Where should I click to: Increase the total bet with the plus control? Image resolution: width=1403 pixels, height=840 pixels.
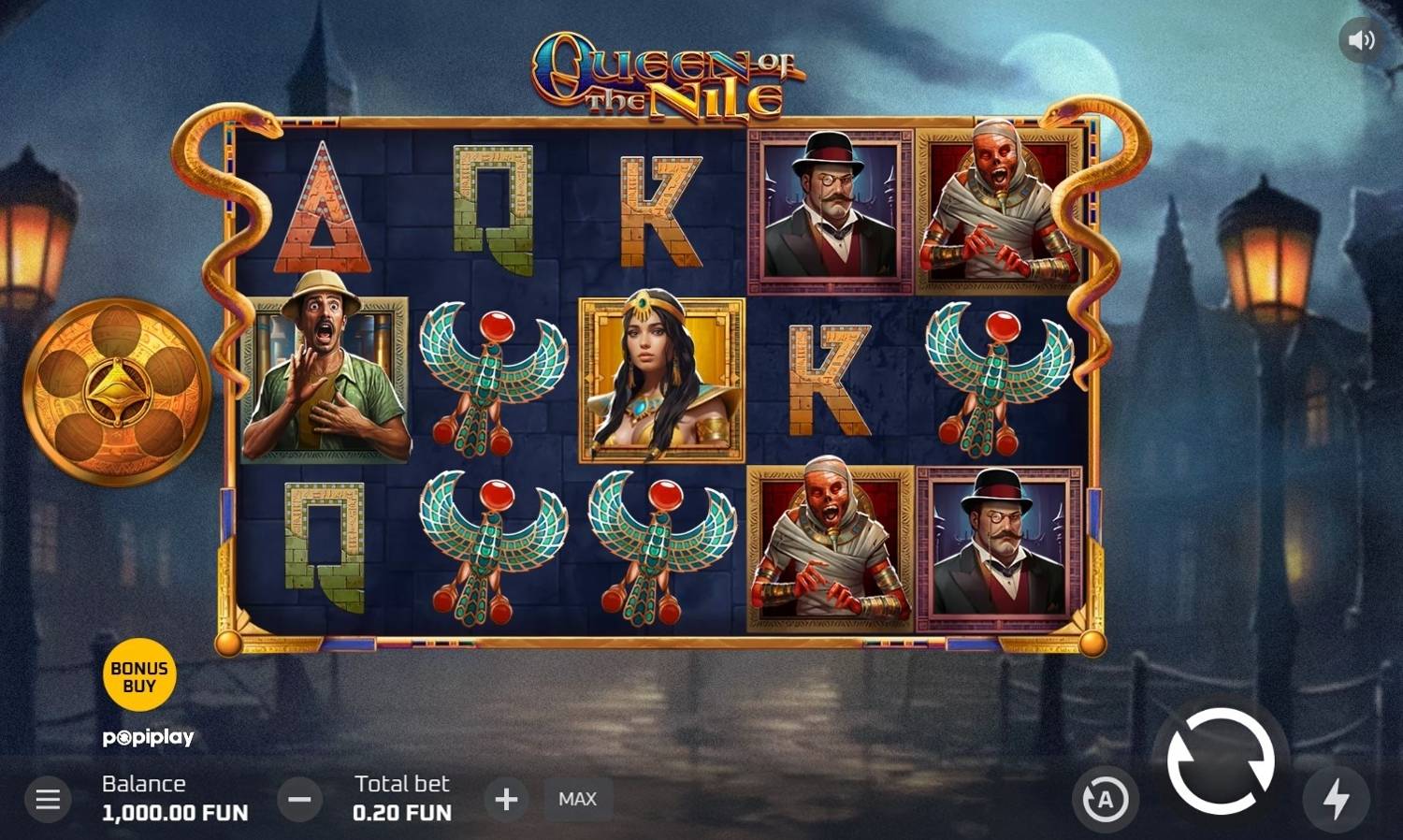[506, 799]
